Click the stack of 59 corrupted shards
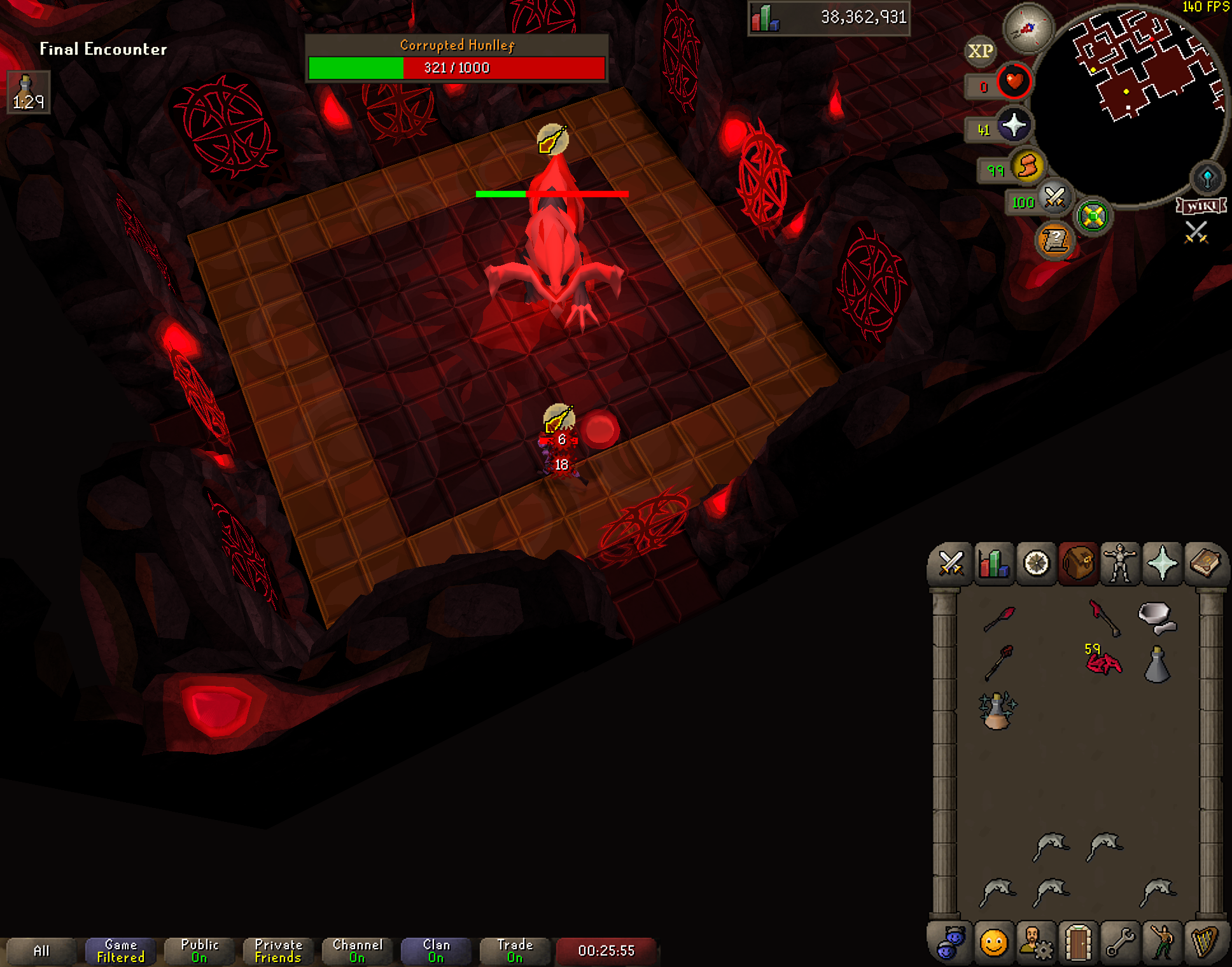The height and width of the screenshot is (967, 1232). click(1104, 663)
